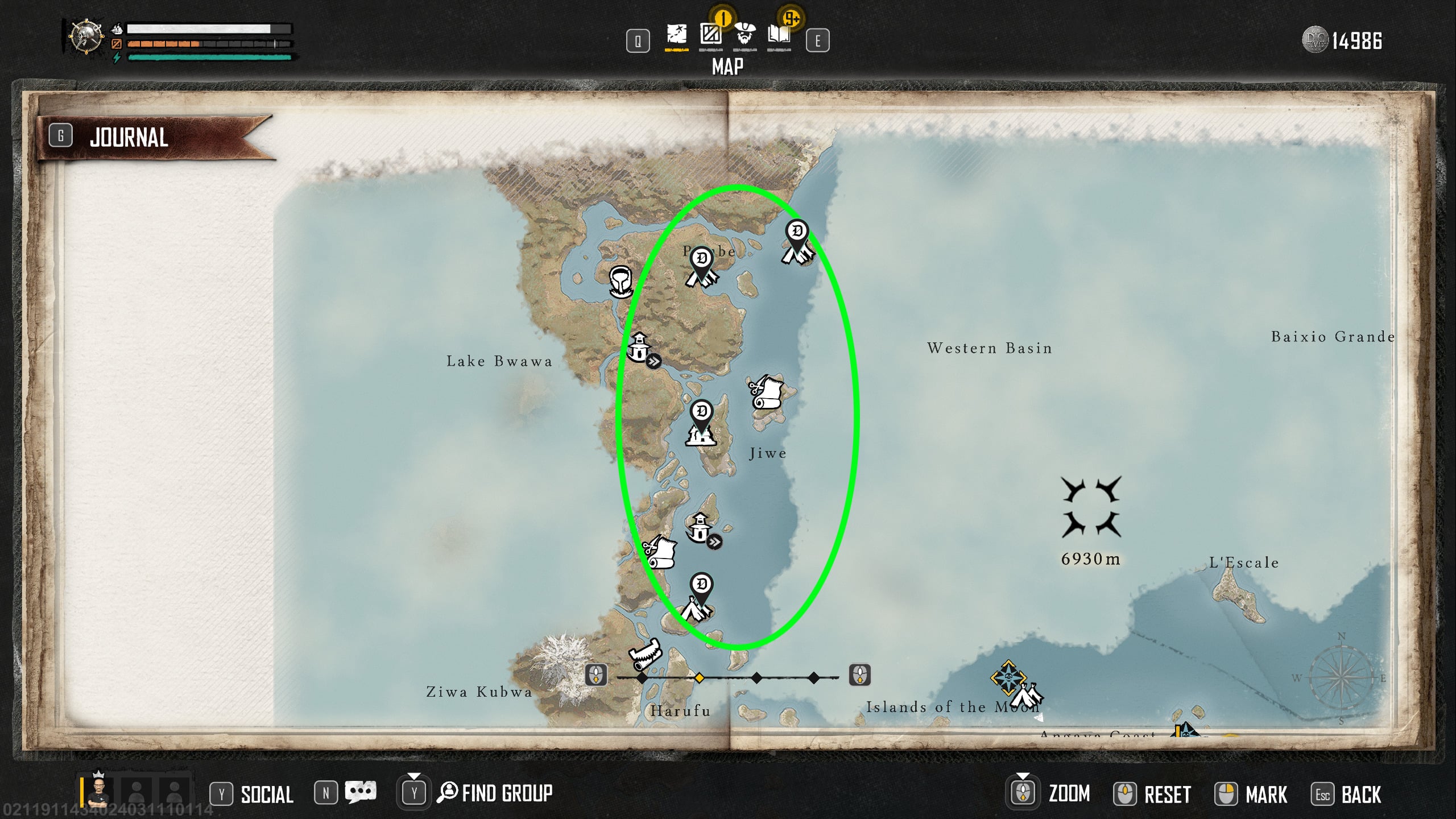This screenshot has height=819, width=1456.
Task: Set zoom to the rightmost diamond notch
Action: coord(814,677)
